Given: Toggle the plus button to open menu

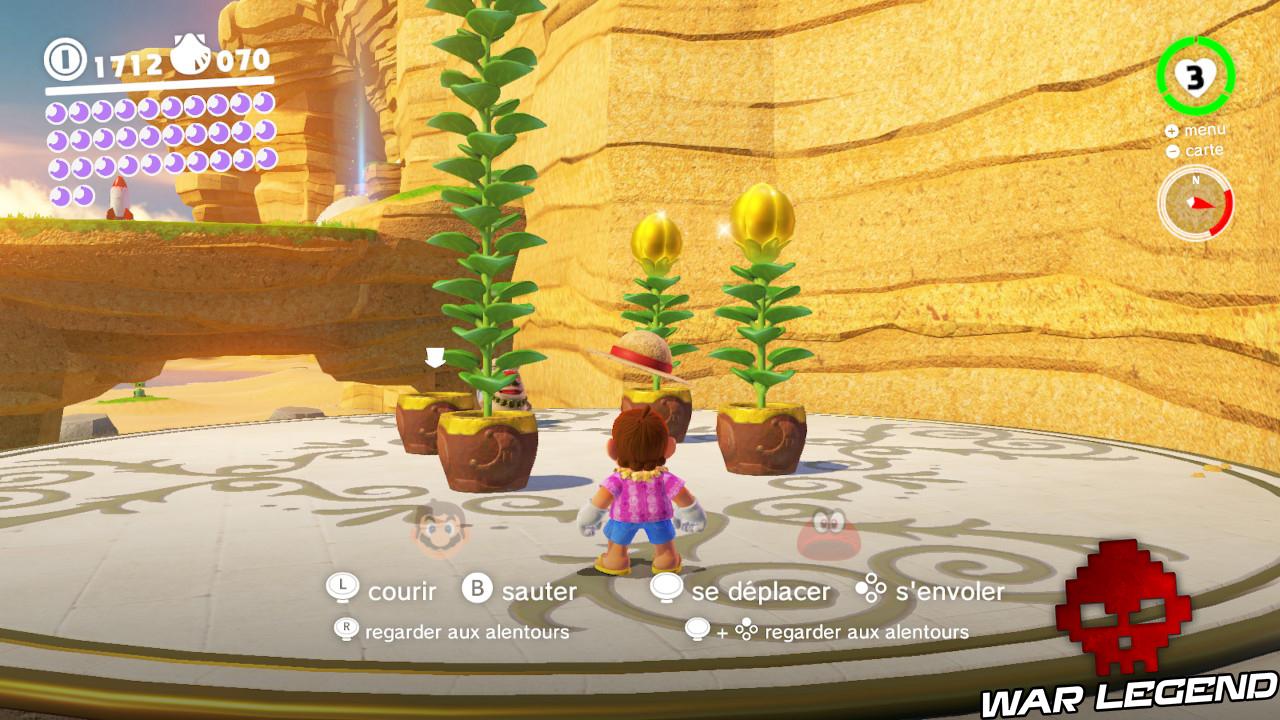Looking at the screenshot, I should 1172,131.
